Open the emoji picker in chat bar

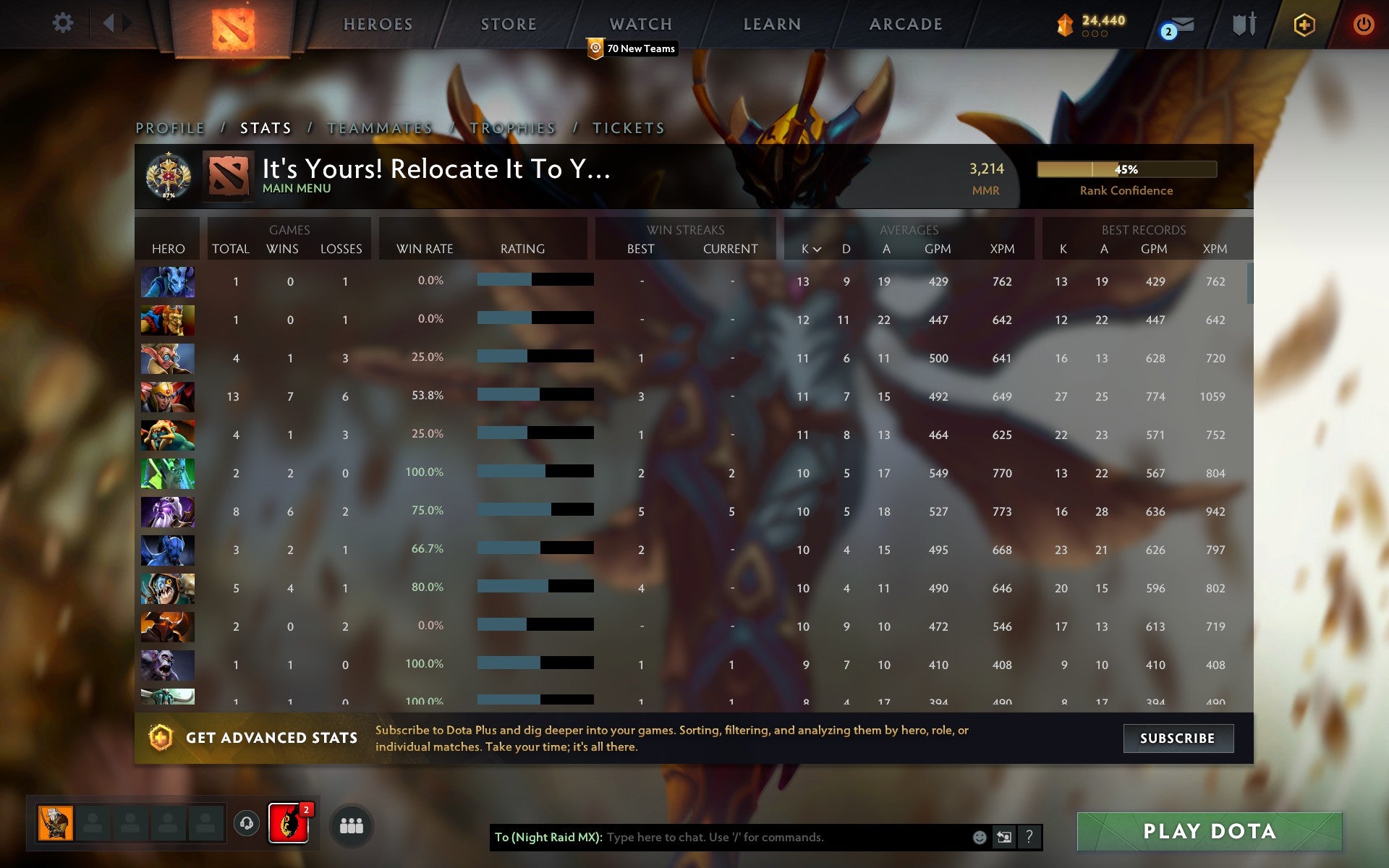point(980,837)
